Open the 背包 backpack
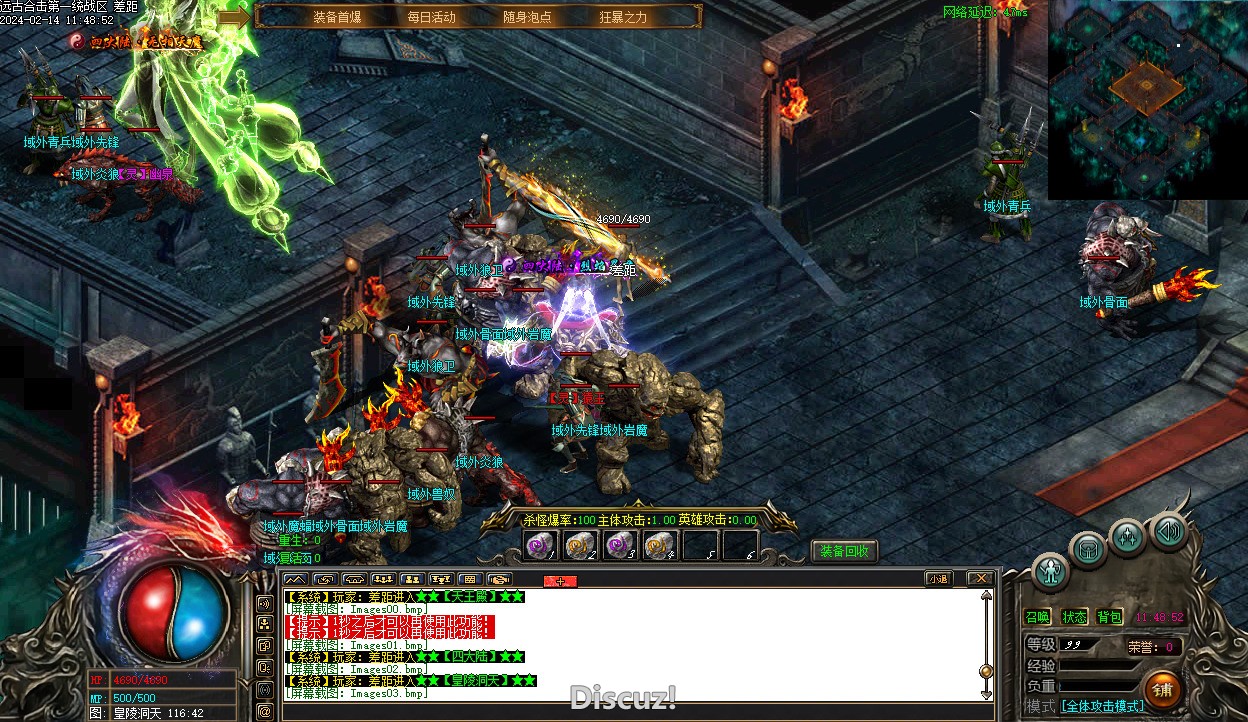 [x=1109, y=617]
